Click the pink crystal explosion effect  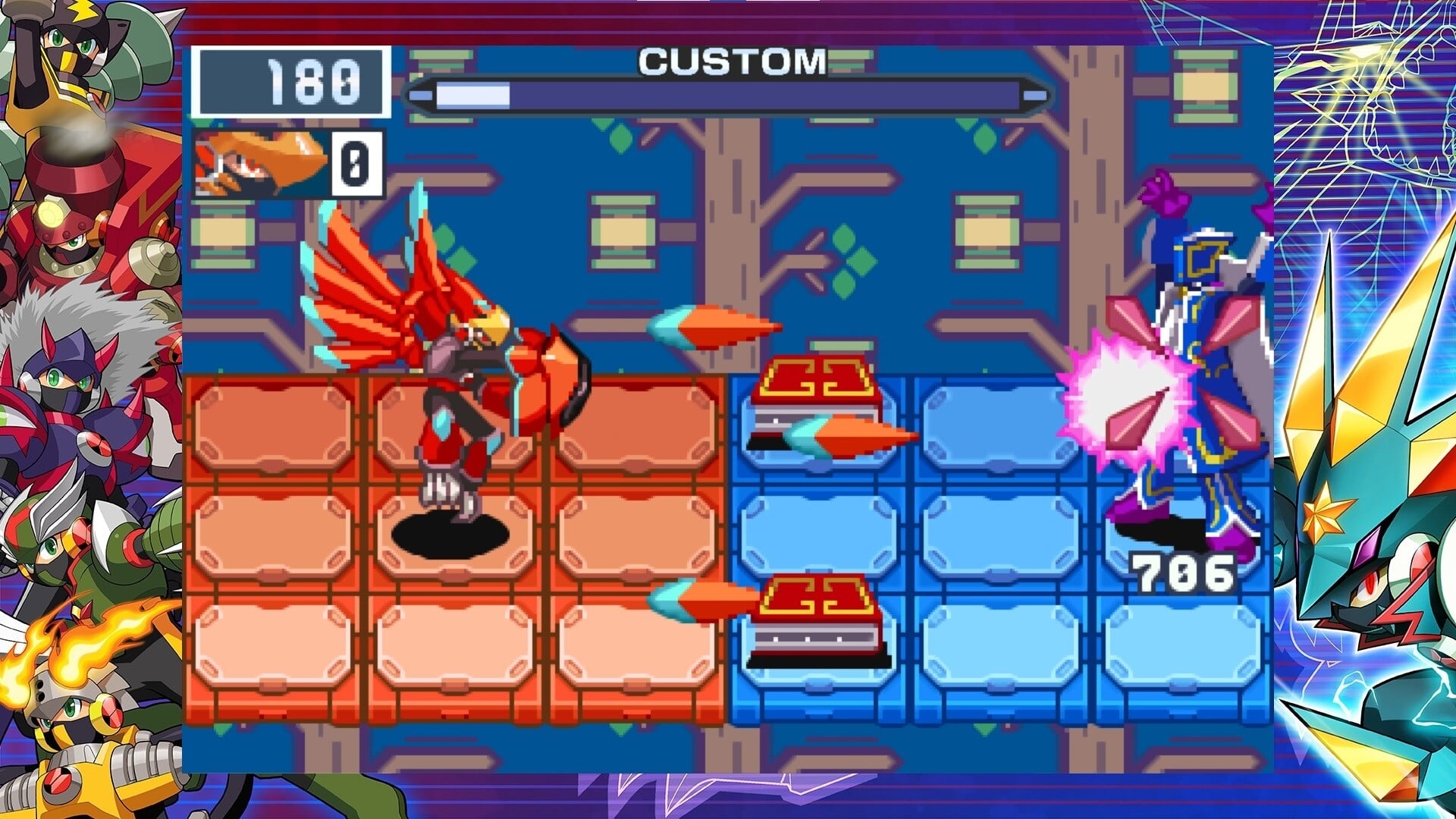tap(1122, 394)
